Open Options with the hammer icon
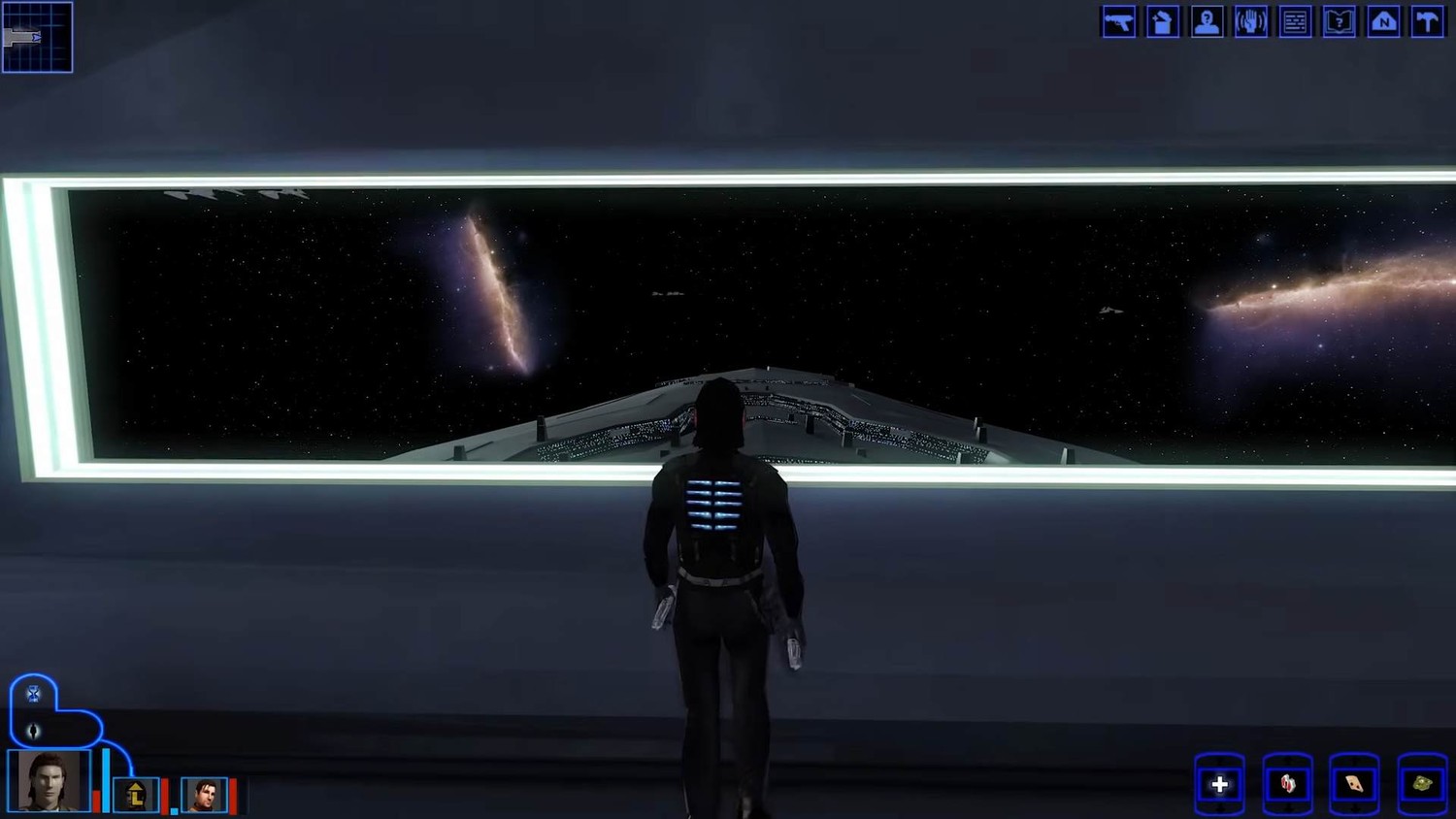Screen dimensions: 1456x819 point(1428,21)
